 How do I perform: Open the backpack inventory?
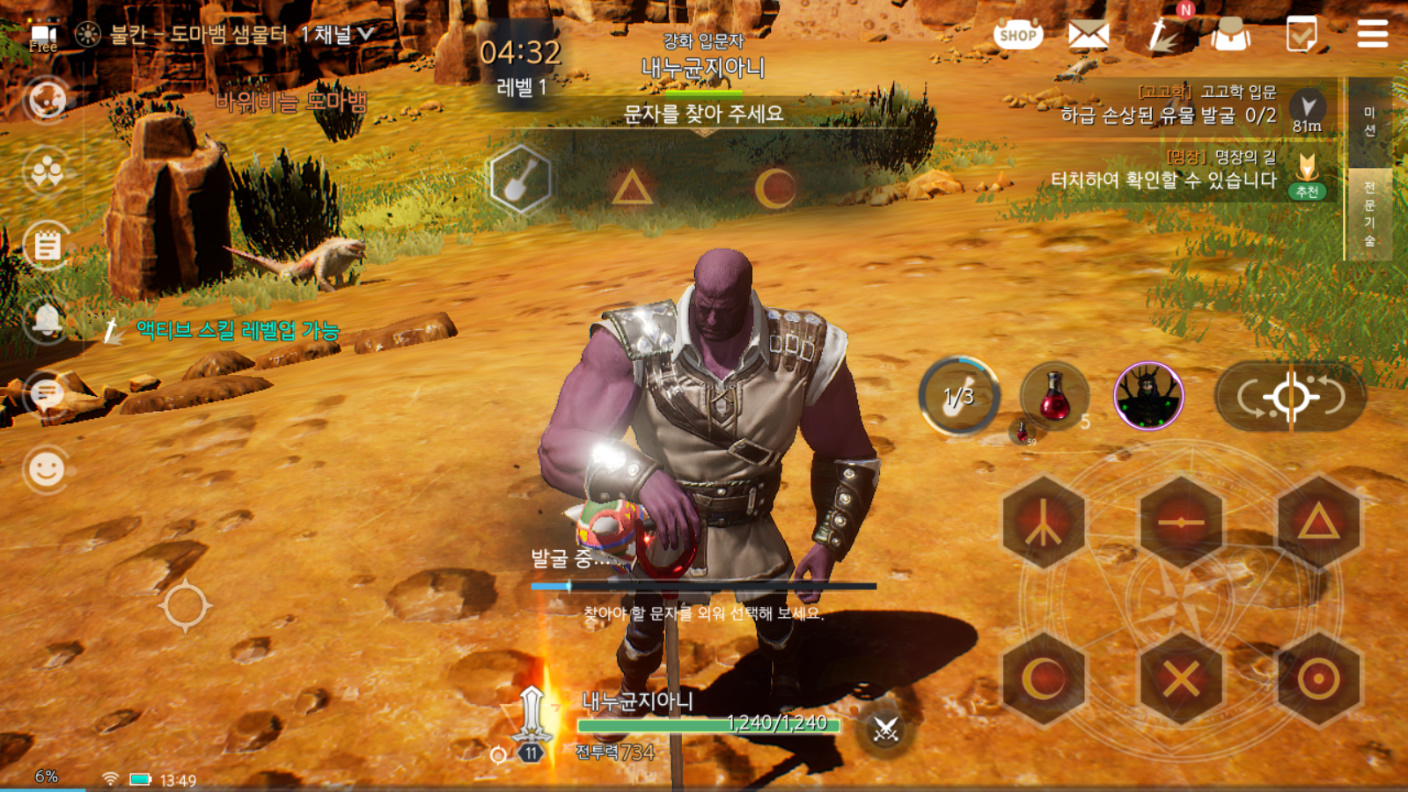coord(1231,36)
